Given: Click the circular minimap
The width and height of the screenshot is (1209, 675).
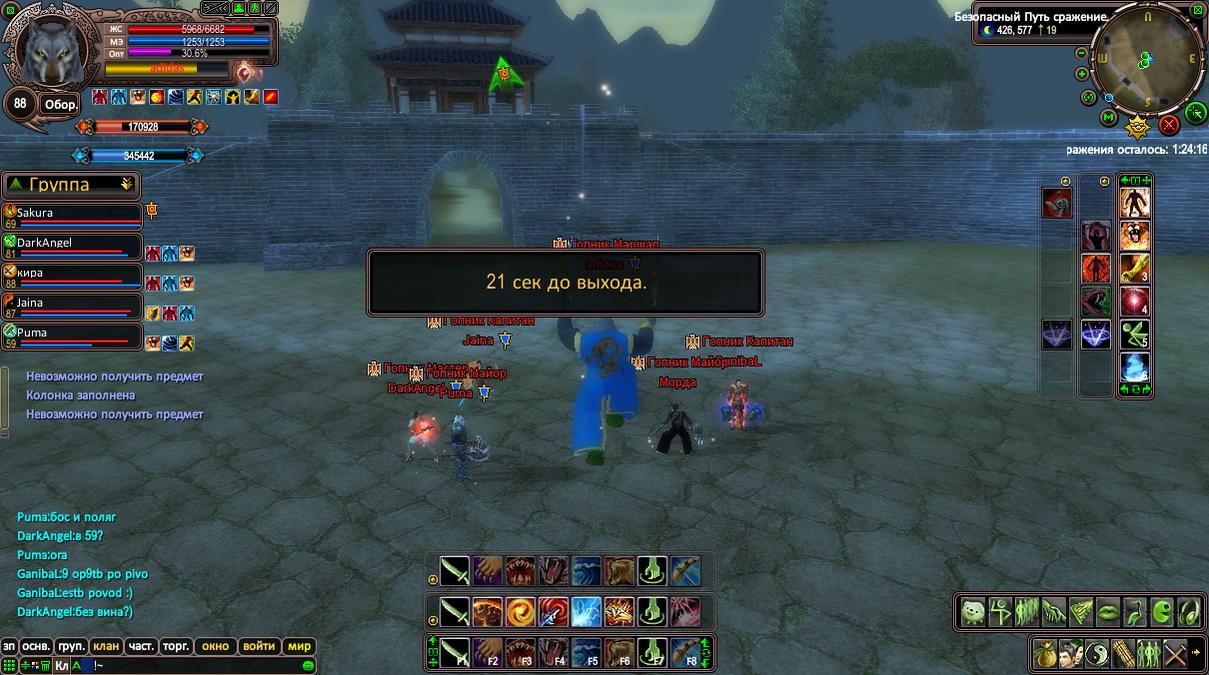Looking at the screenshot, I should point(1148,62).
